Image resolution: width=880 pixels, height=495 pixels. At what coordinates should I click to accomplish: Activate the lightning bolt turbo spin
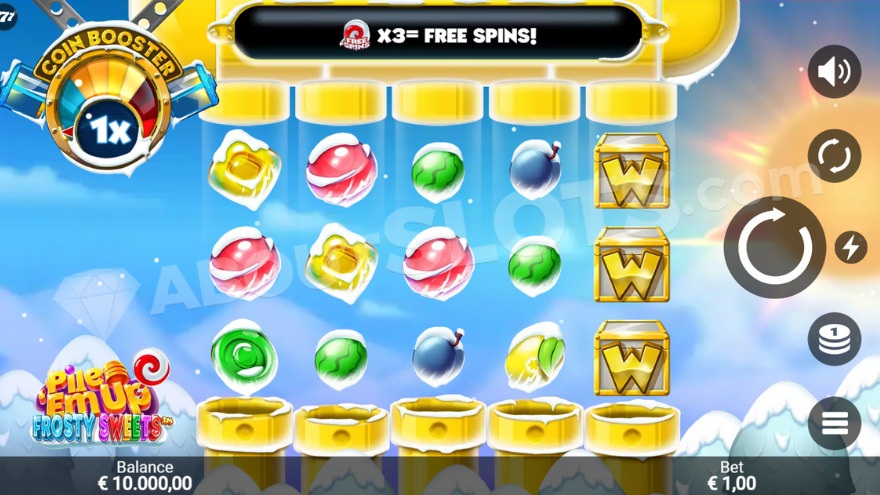[851, 247]
